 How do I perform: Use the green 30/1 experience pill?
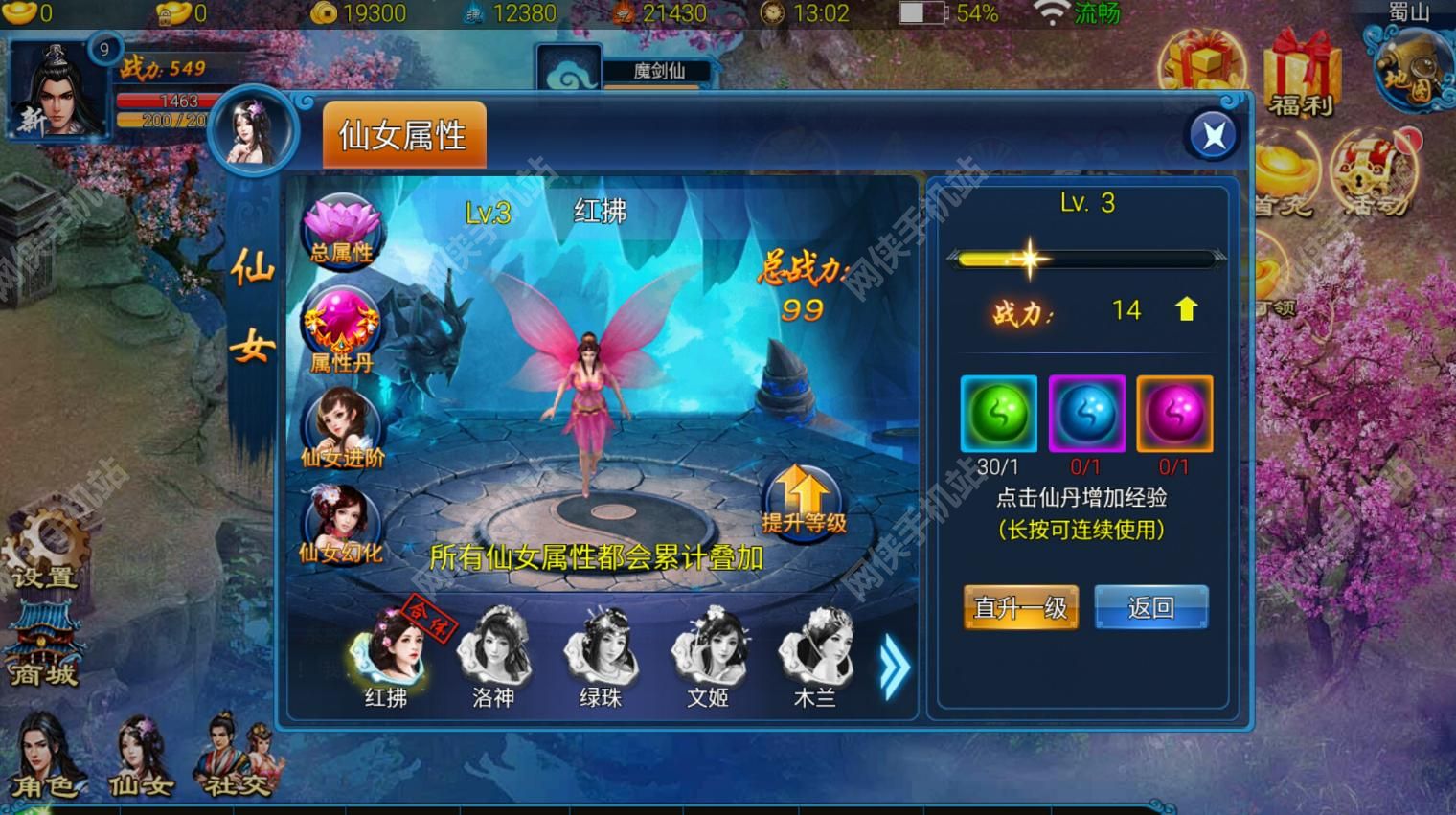(x=997, y=414)
